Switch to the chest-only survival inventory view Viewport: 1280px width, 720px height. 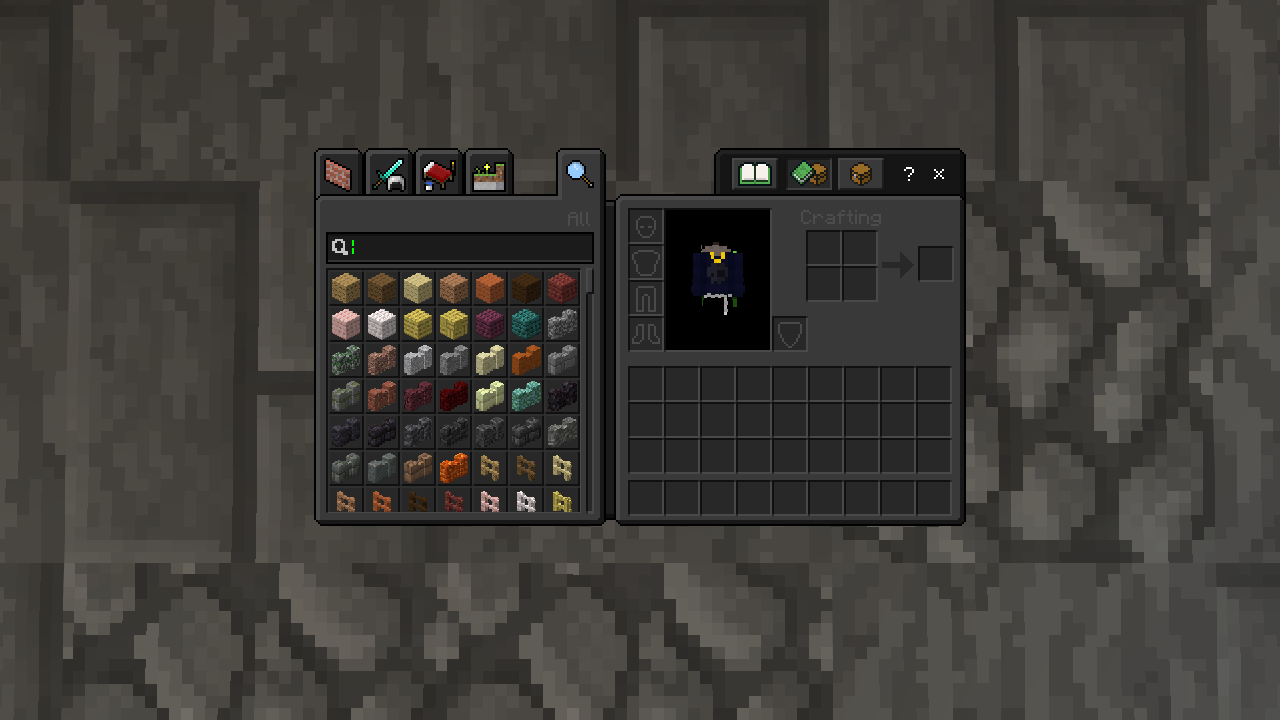(x=860, y=174)
